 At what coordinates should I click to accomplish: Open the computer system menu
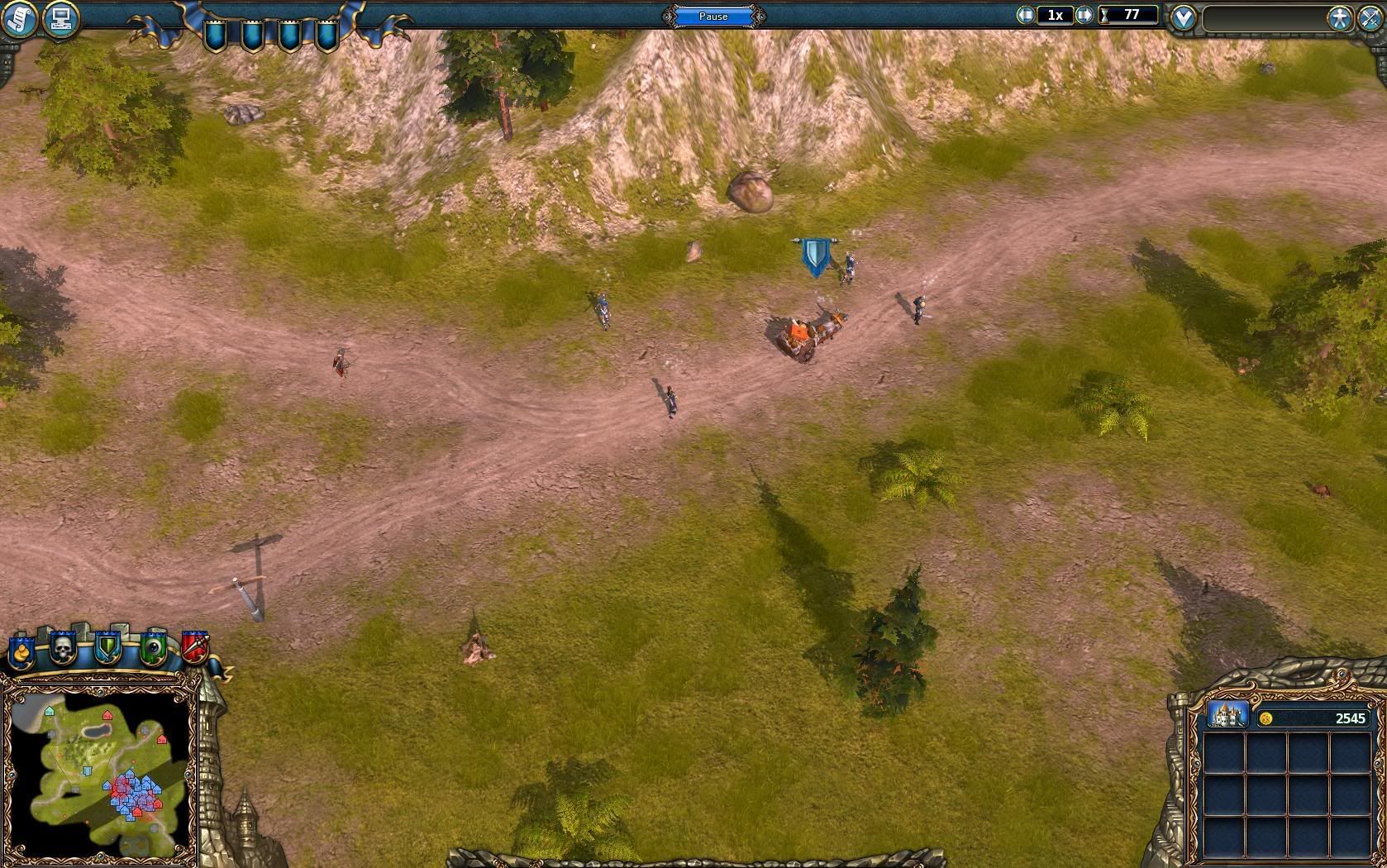pyautogui.click(x=60, y=18)
